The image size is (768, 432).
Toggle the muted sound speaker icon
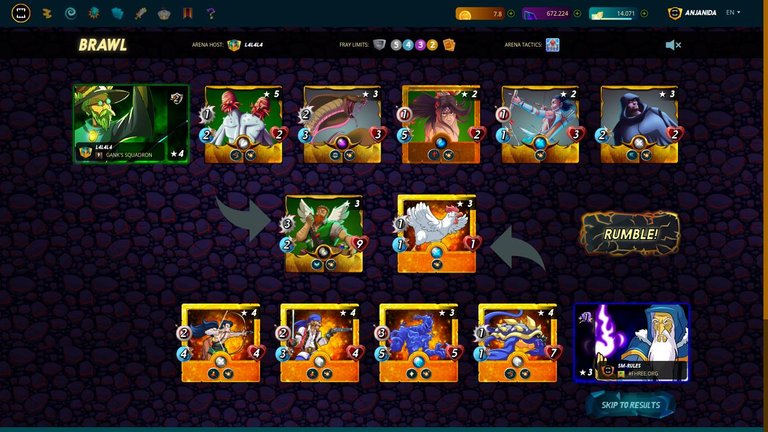tap(673, 45)
